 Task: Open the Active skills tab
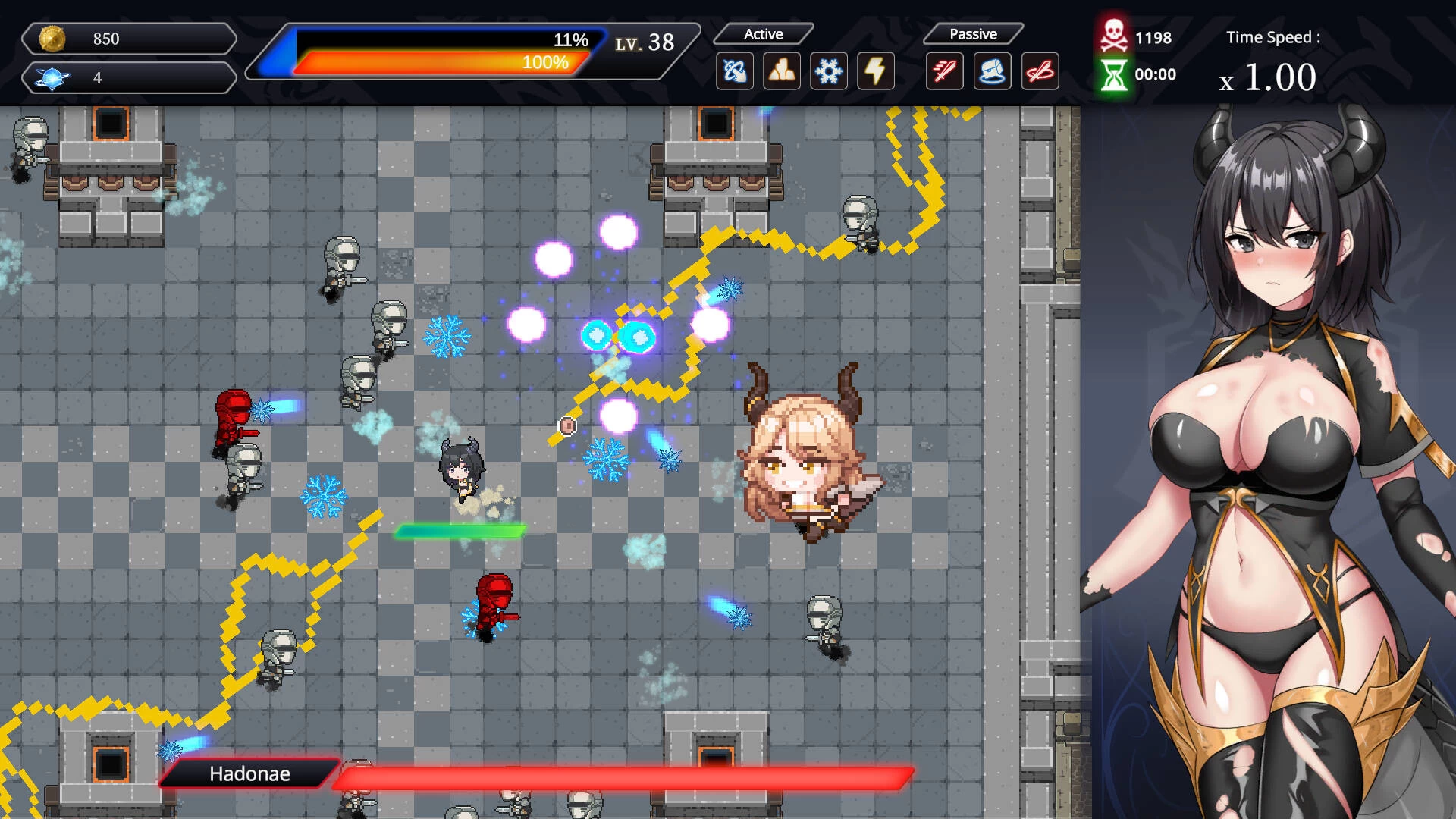(763, 33)
